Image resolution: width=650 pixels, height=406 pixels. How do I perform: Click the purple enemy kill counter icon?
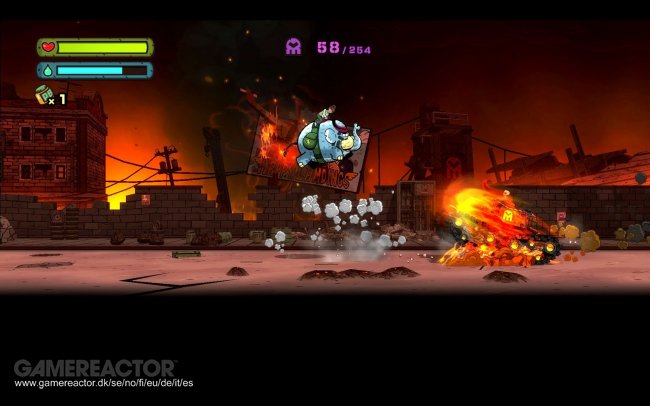[x=294, y=46]
